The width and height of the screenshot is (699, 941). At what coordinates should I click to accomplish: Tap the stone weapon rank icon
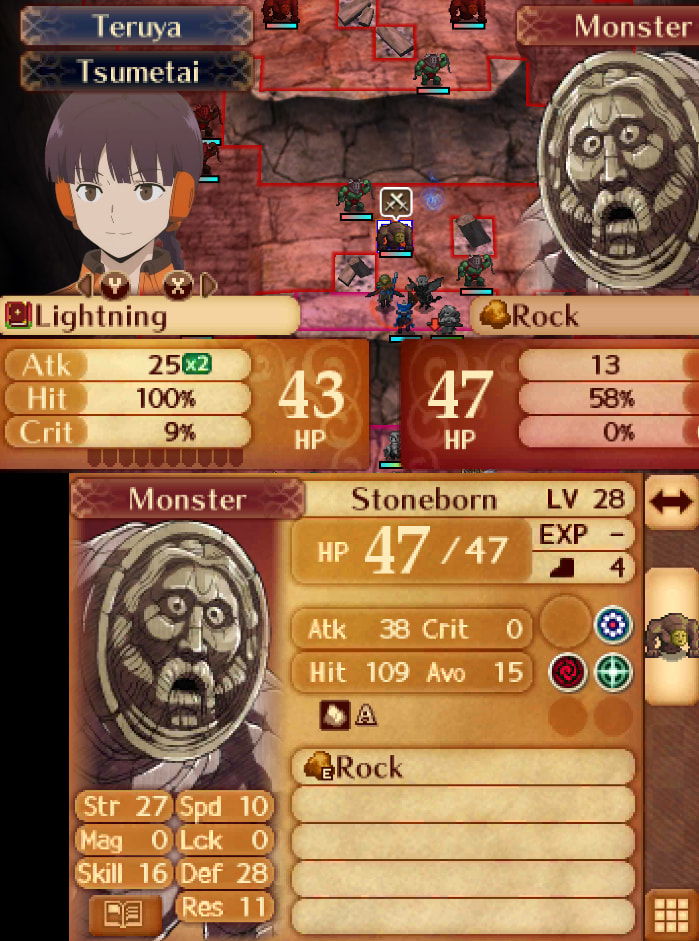334,714
